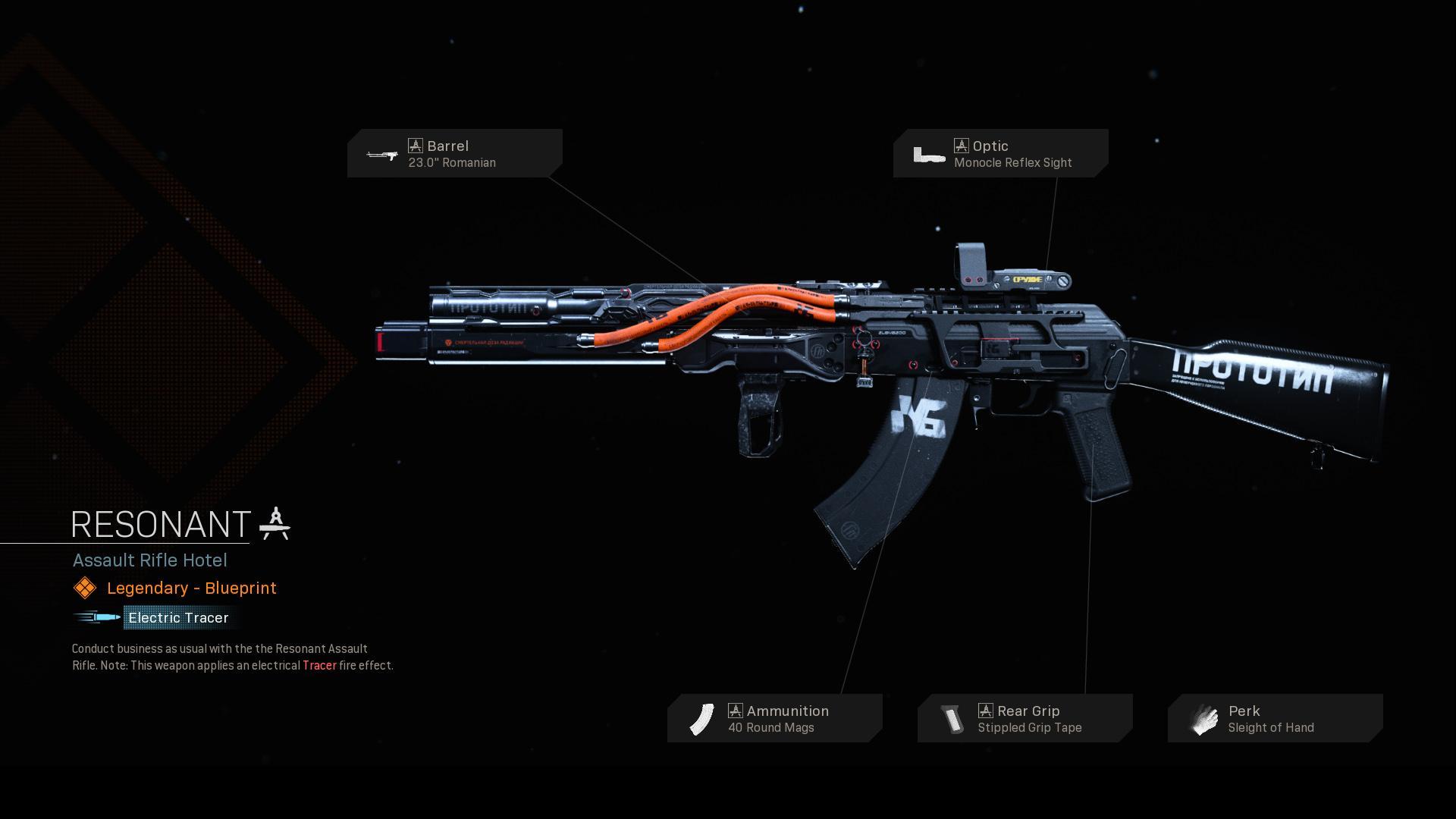This screenshot has width=1456, height=819.
Task: Select the Sleight of Hand perk slot
Action: pos(1275,718)
